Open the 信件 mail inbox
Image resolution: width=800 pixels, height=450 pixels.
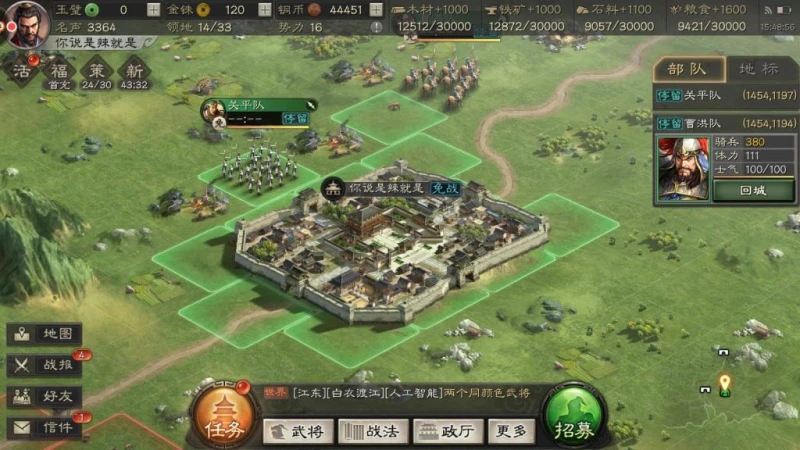tap(45, 427)
